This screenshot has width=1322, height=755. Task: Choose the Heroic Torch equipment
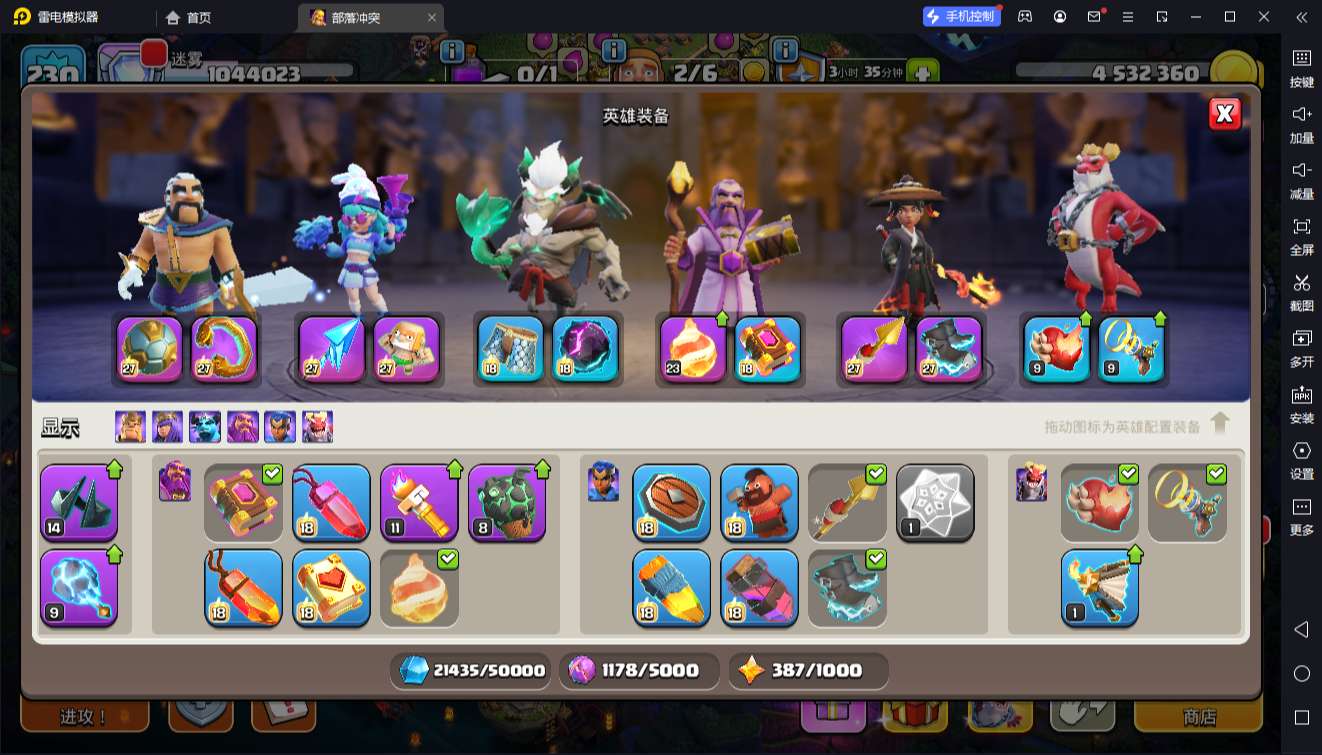click(x=419, y=503)
